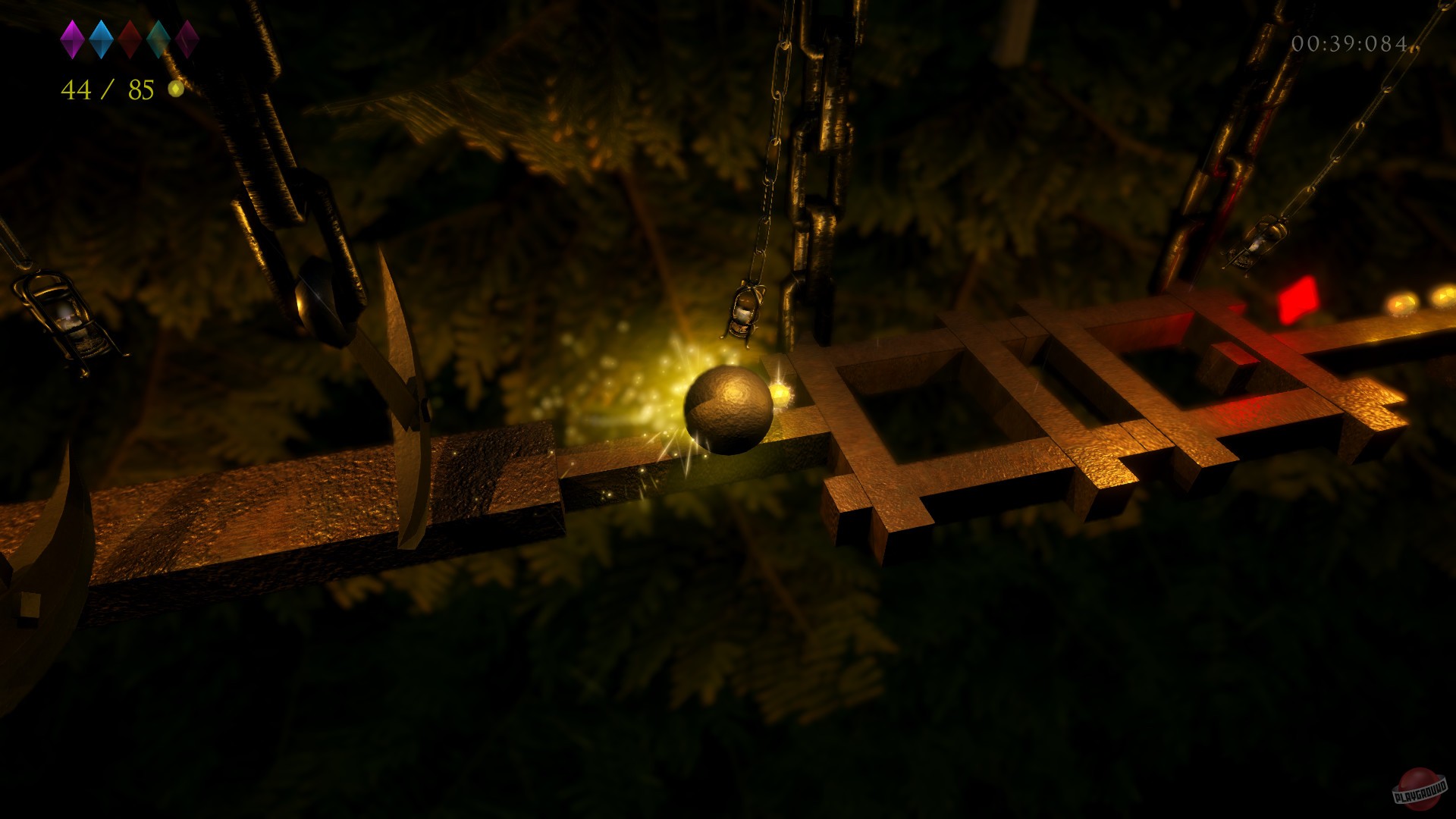Click the yellow orb icon beside the counter
Image resolution: width=1456 pixels, height=819 pixels.
(176, 89)
